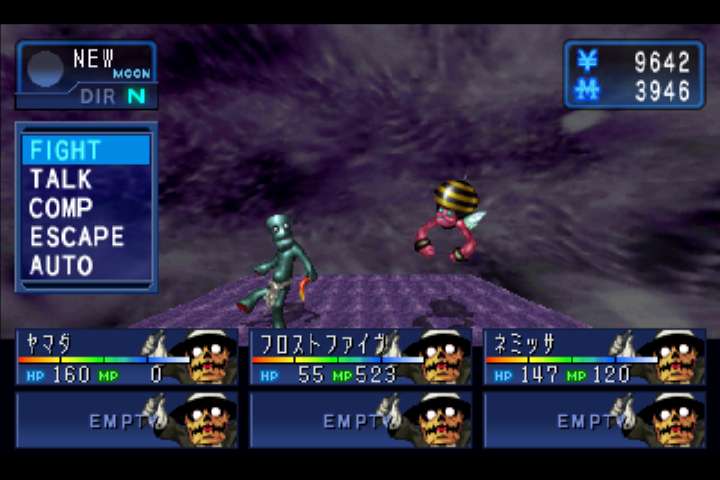Screen dimensions: 720x480
Task: Choose the ネミッサ party member panel
Action: click(594, 358)
